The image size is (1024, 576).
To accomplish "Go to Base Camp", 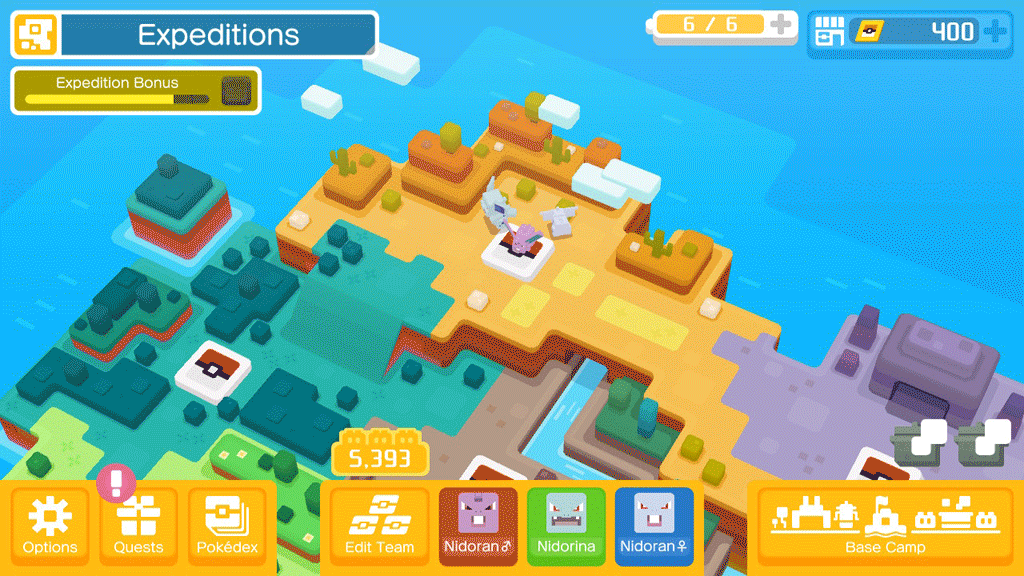I will click(x=885, y=525).
